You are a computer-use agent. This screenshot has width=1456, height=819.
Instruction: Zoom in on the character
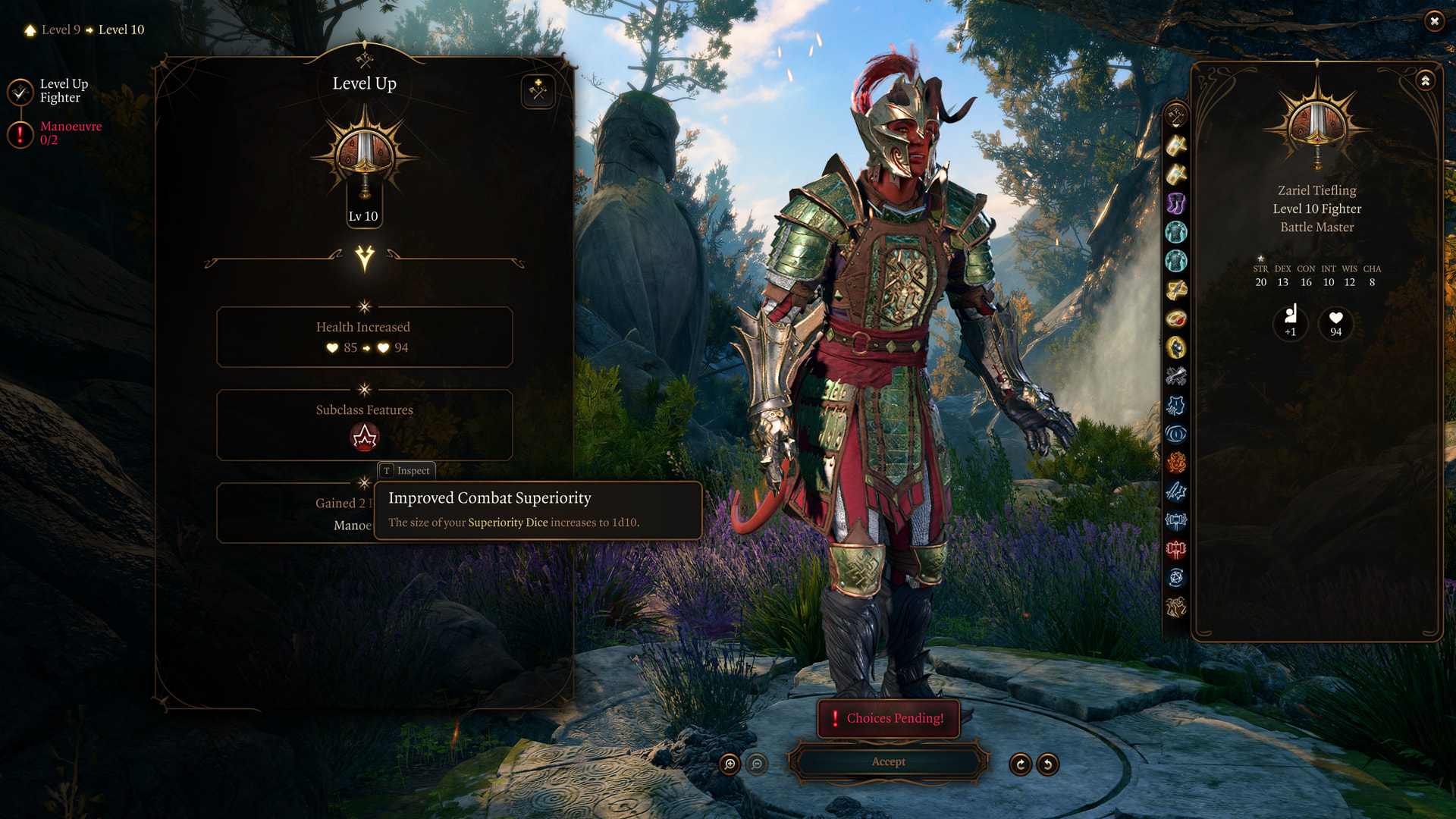pos(730,764)
